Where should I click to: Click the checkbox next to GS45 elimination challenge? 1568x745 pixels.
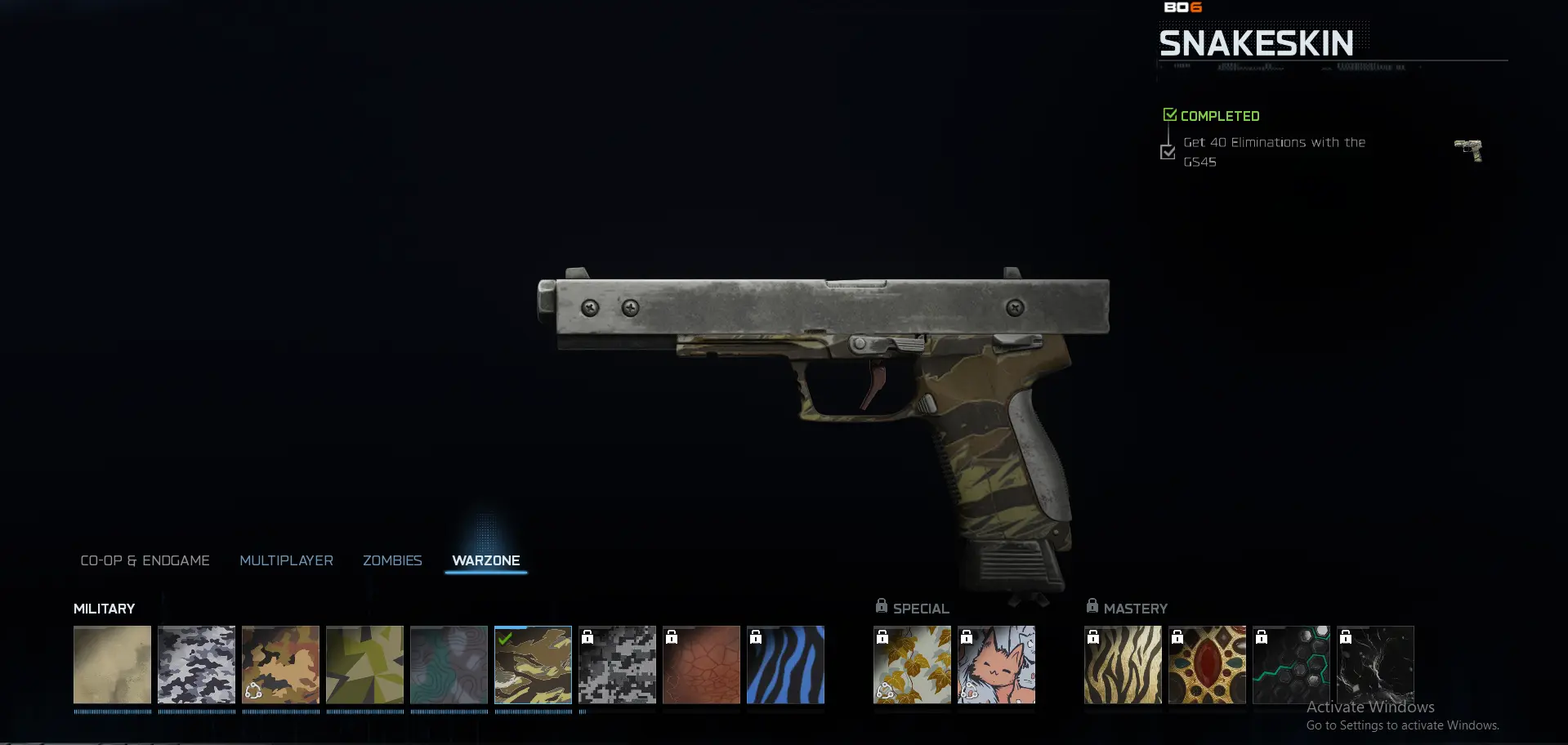pos(1168,152)
